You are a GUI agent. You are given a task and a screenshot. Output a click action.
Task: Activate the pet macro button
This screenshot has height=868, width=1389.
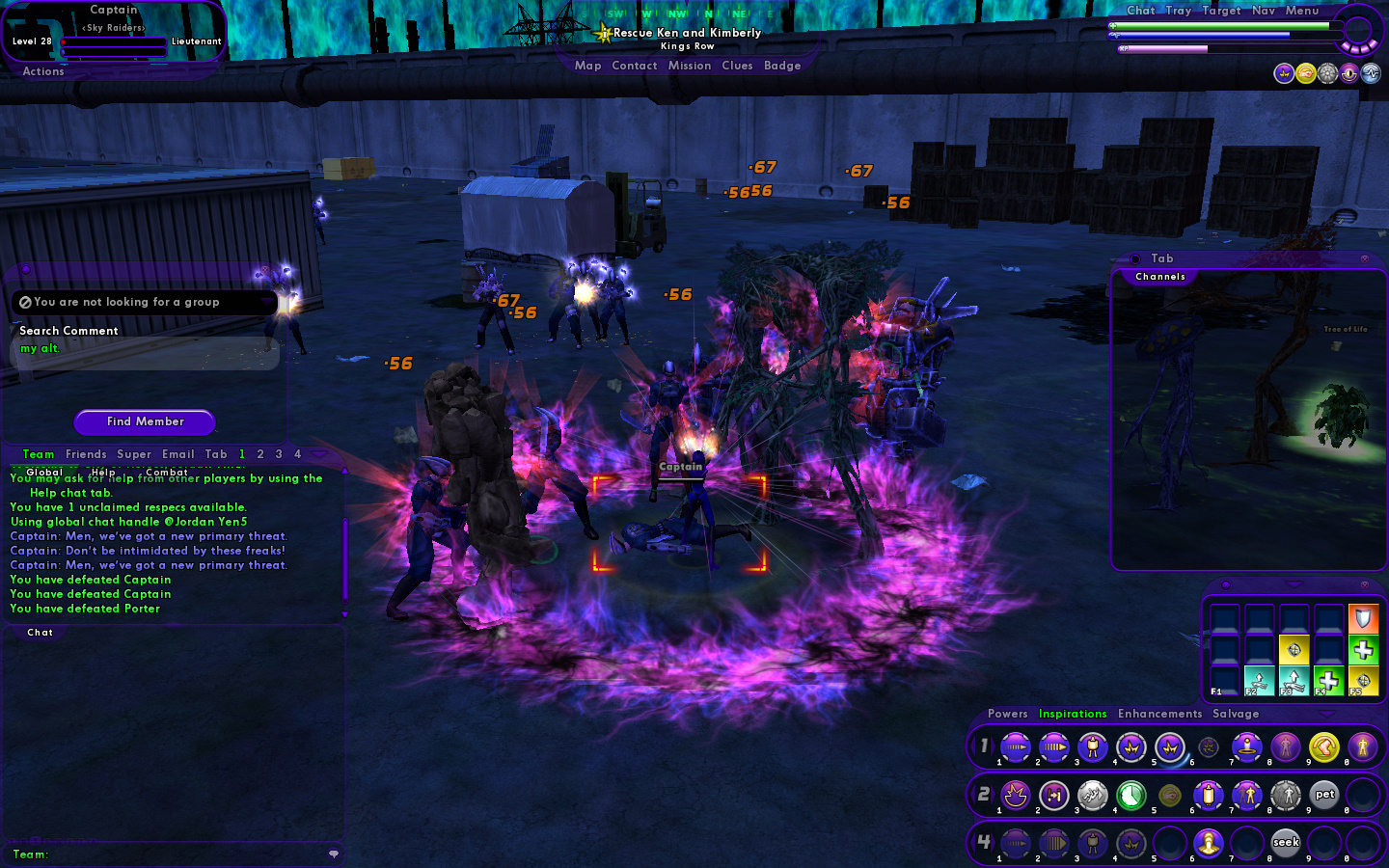[x=1324, y=795]
